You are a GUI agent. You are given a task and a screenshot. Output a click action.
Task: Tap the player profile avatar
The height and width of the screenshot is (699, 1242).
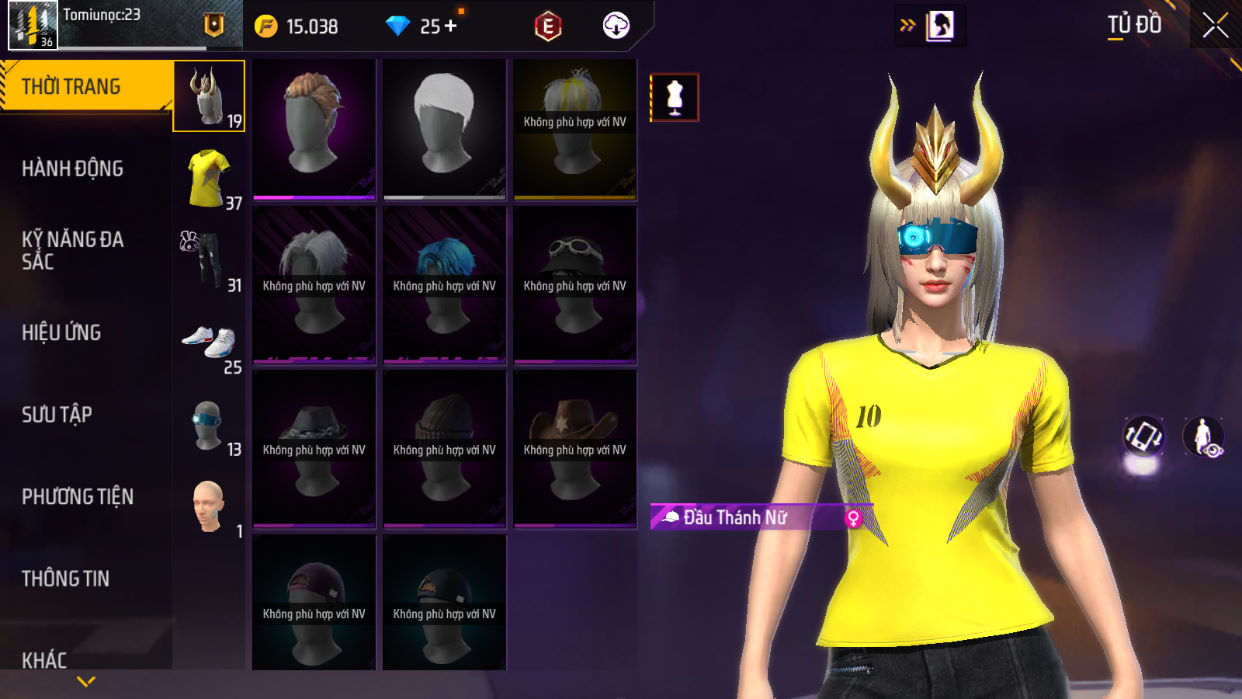pyautogui.click(x=33, y=25)
